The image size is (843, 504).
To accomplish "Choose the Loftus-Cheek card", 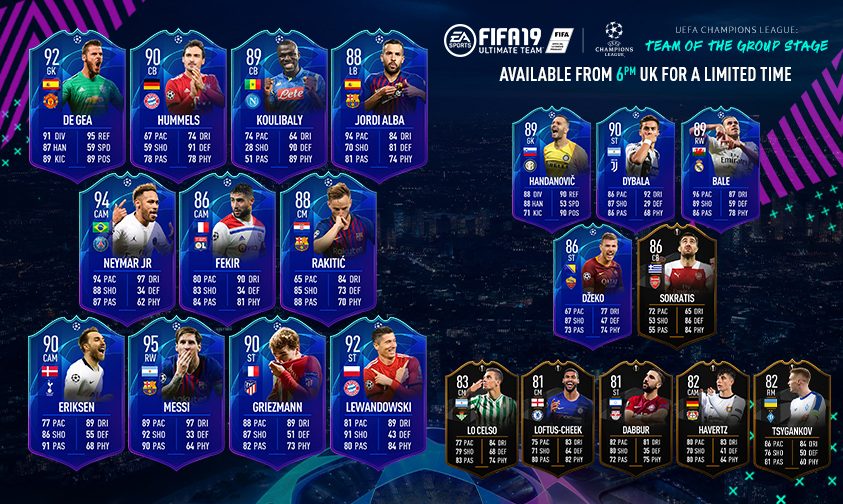I will click(x=559, y=420).
